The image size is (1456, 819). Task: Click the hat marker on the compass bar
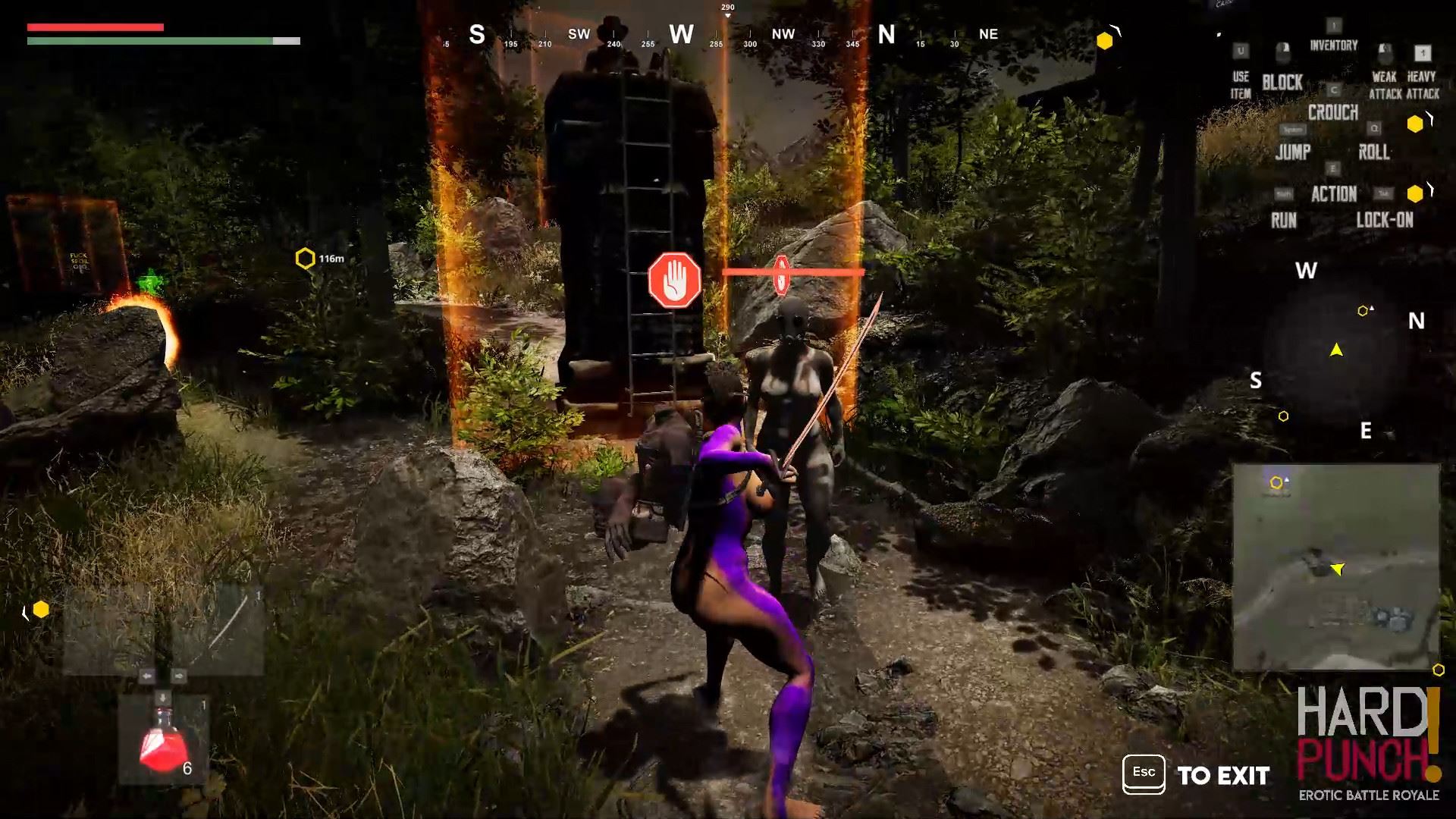613,32
